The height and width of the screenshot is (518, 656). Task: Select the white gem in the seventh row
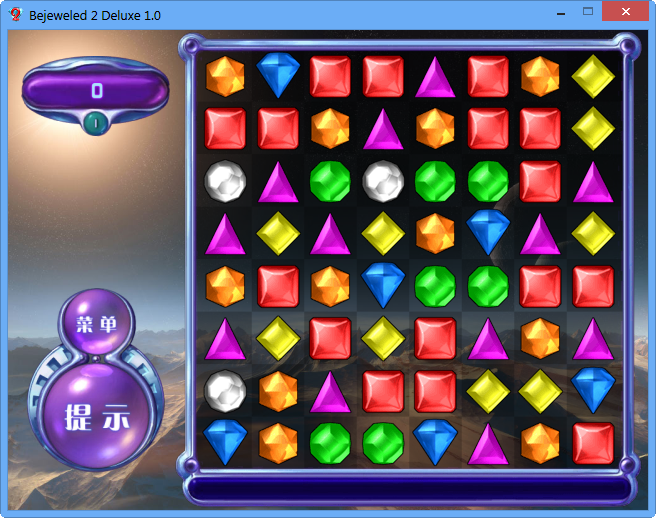pos(225,390)
